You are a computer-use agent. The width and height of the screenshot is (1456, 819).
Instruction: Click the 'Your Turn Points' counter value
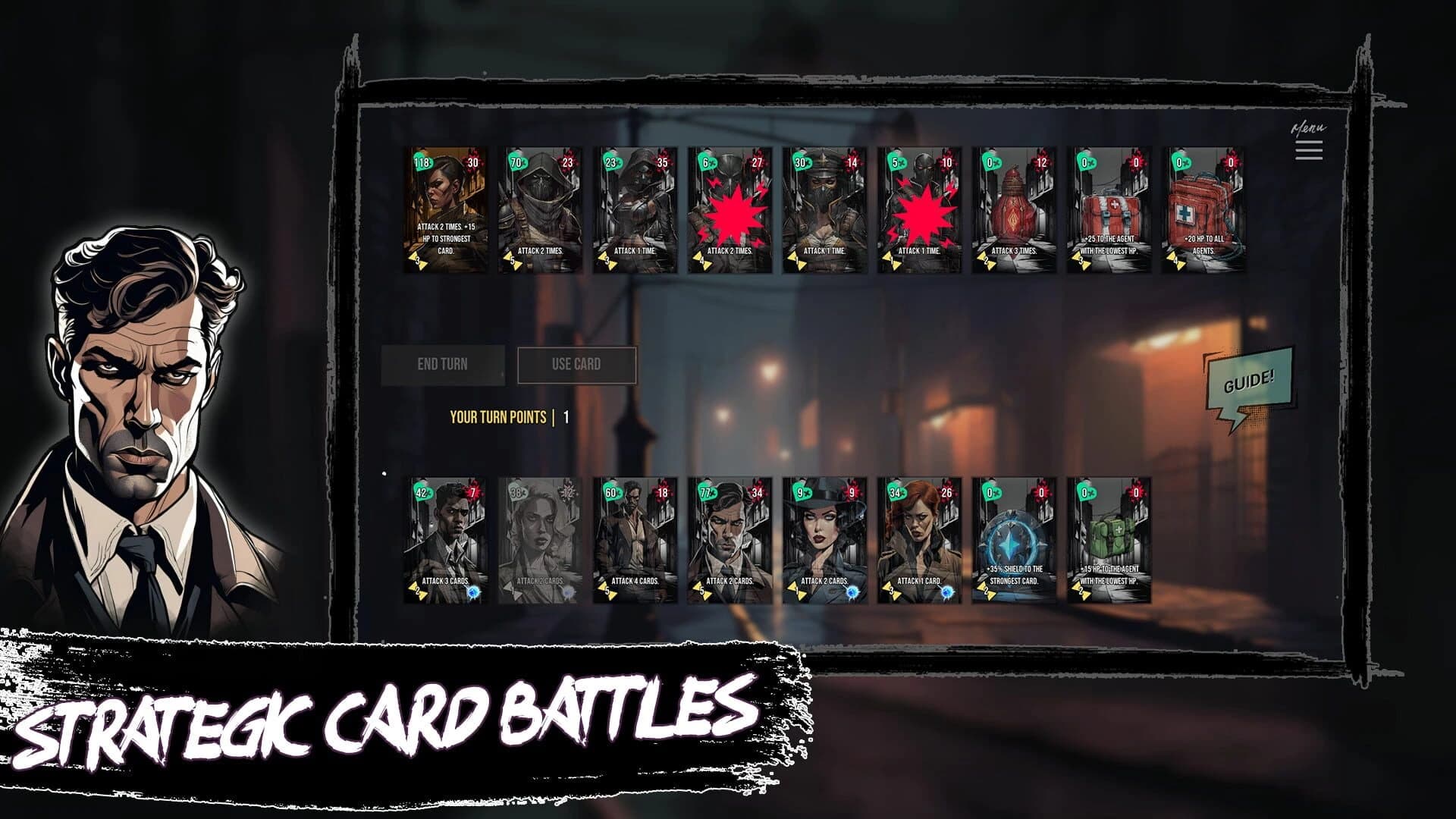[x=564, y=416]
